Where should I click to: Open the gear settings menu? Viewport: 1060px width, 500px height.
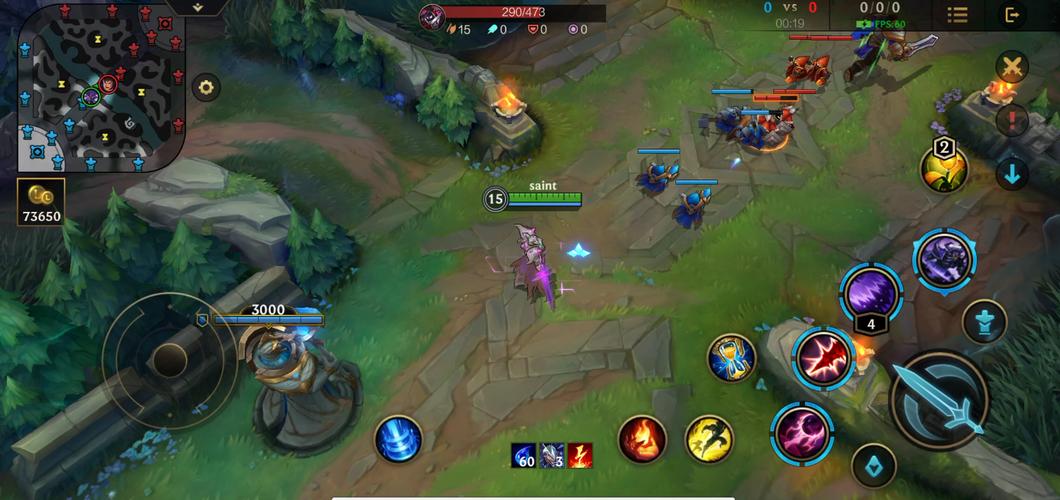tap(206, 87)
